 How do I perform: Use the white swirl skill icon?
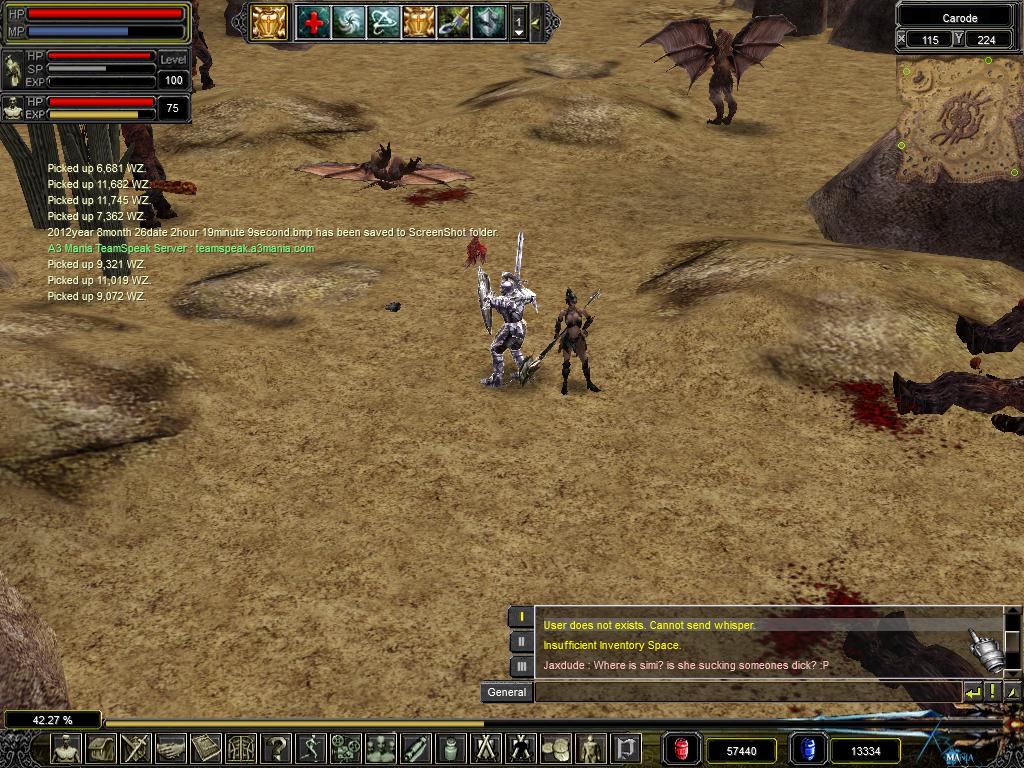pos(348,22)
